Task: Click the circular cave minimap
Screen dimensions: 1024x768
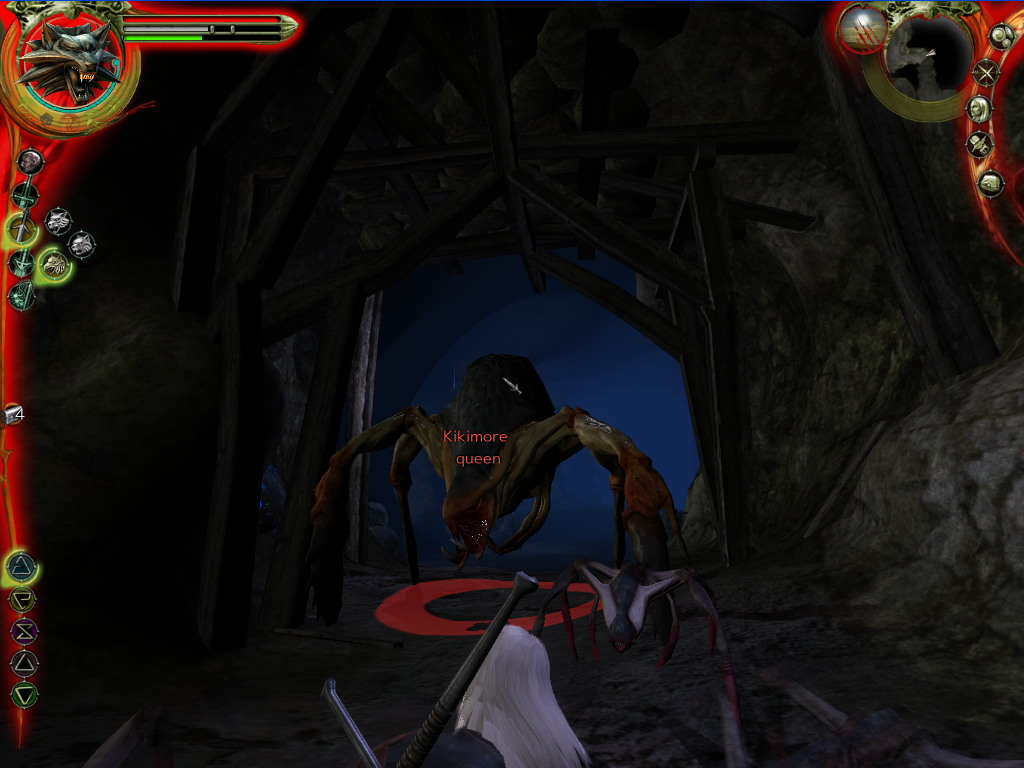Action: click(x=928, y=59)
